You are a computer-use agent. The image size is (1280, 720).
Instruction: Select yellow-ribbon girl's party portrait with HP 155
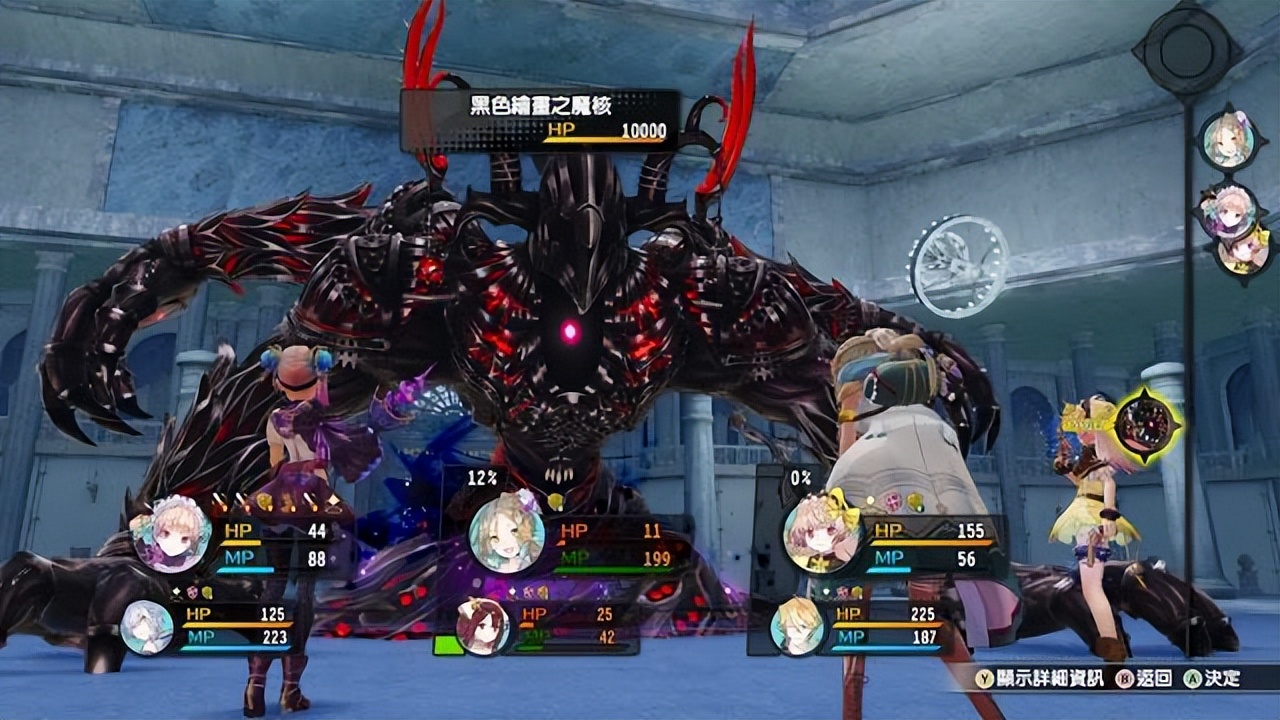pos(821,534)
